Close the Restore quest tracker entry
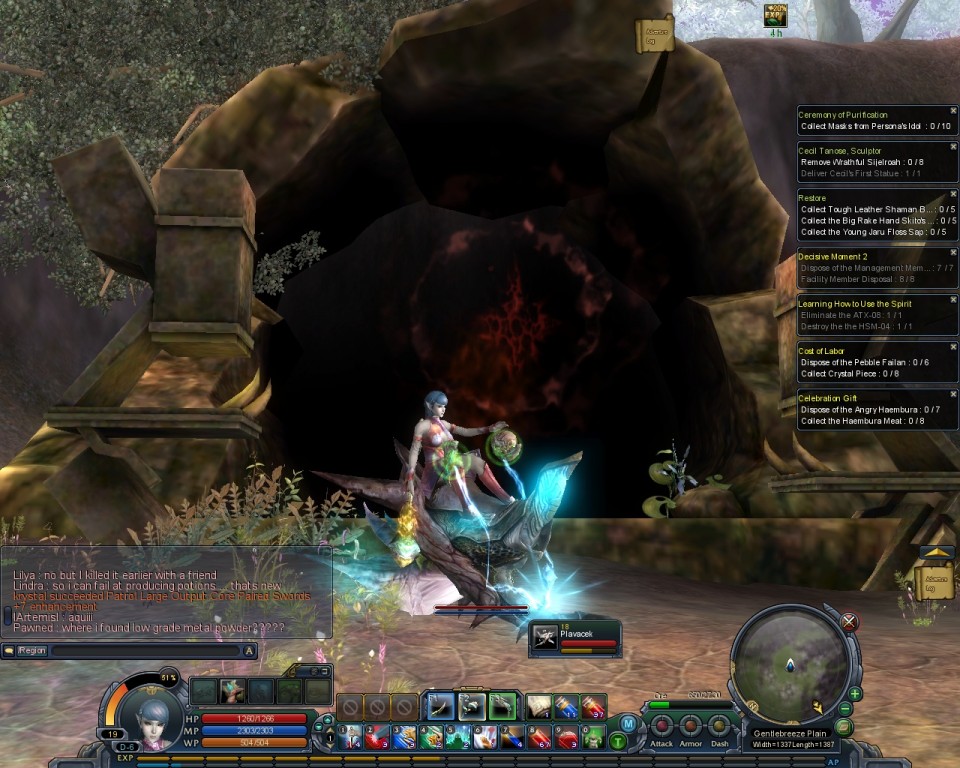 click(x=953, y=194)
